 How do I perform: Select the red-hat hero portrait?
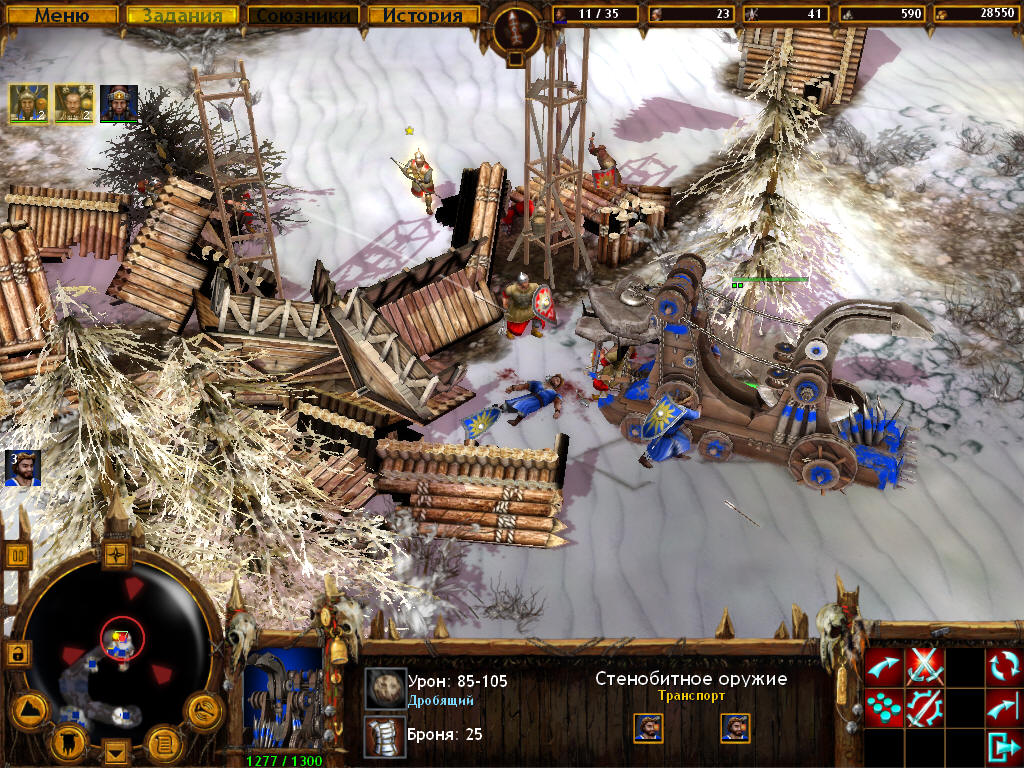119,103
